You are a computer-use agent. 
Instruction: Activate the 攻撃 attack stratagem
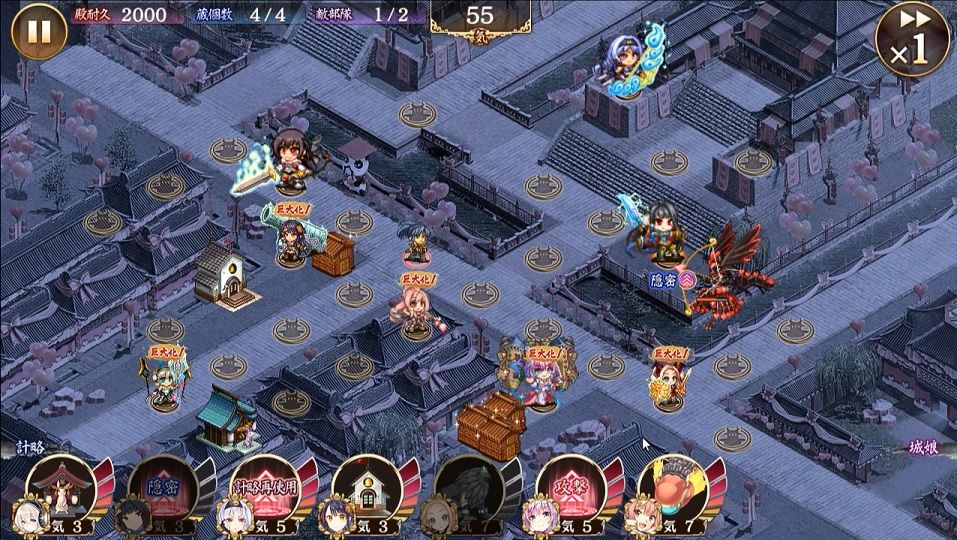pos(570,491)
